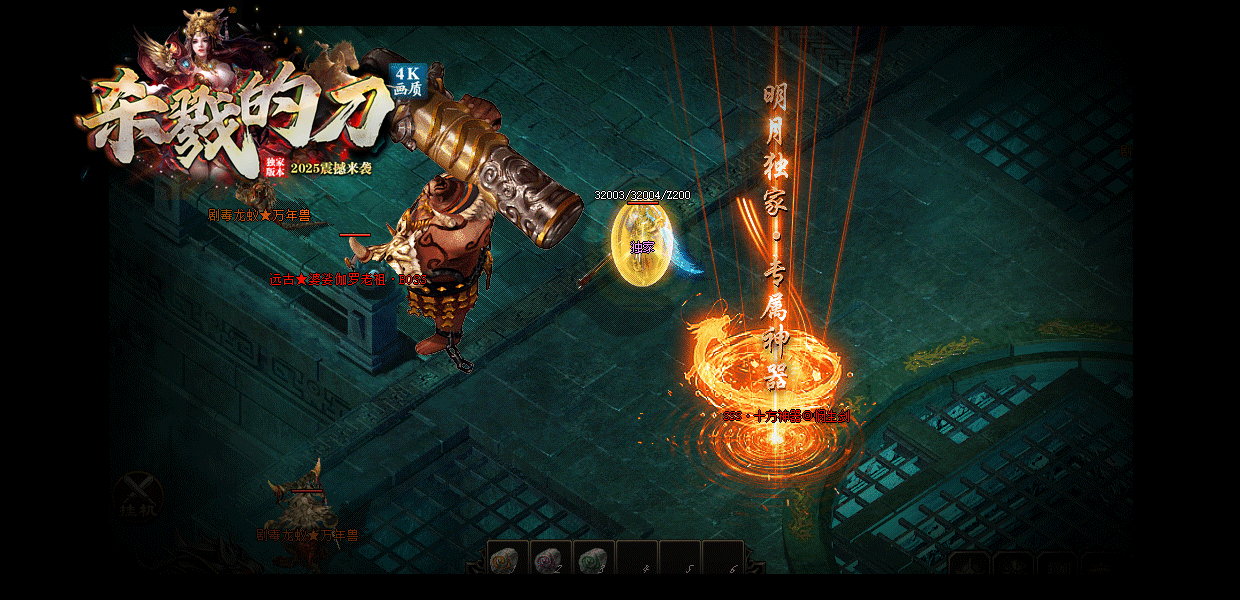The width and height of the screenshot is (1240, 600).
Task: Use the orange swirl scroll in slot 1
Action: coord(507,560)
